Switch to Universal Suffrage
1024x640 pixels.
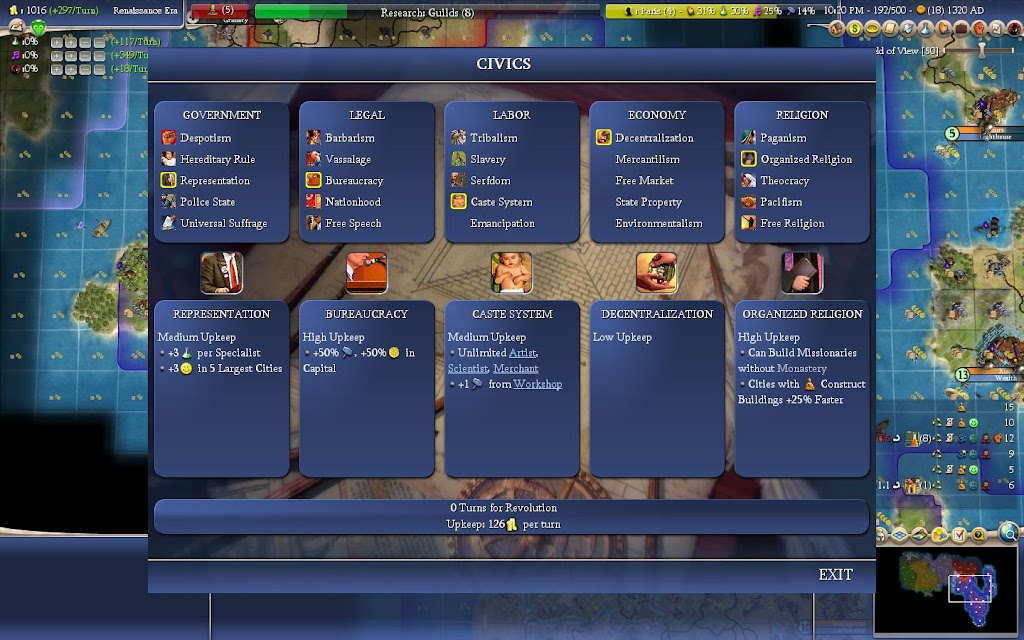[223, 223]
